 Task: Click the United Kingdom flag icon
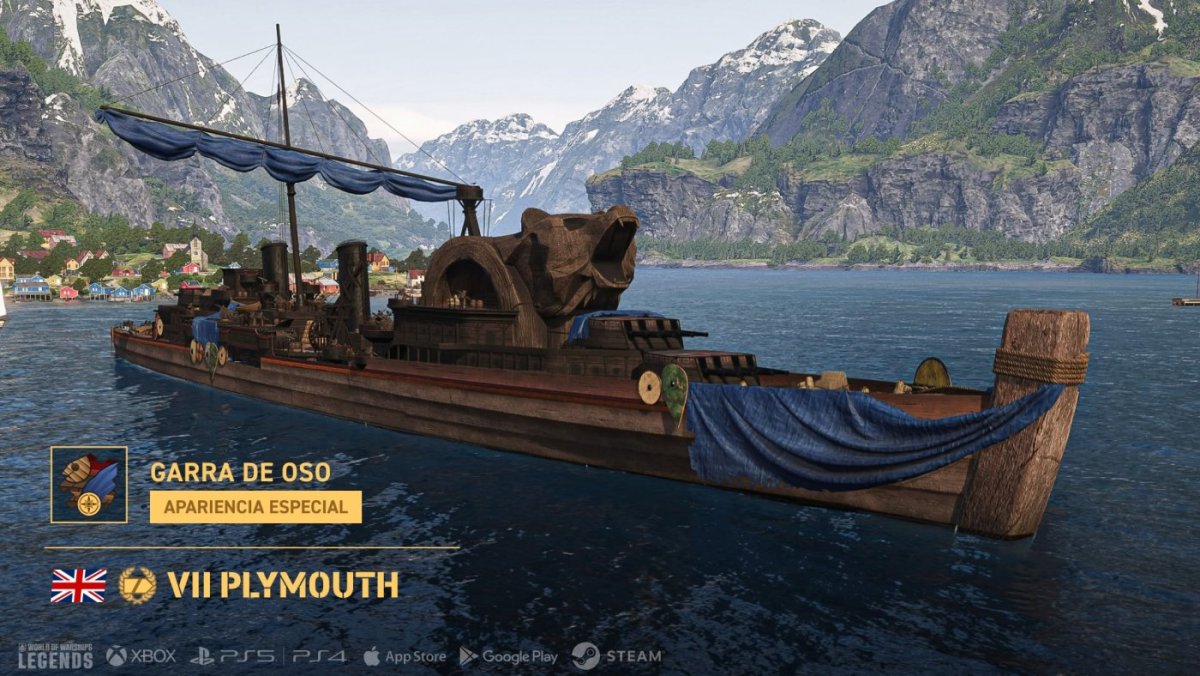point(78,585)
